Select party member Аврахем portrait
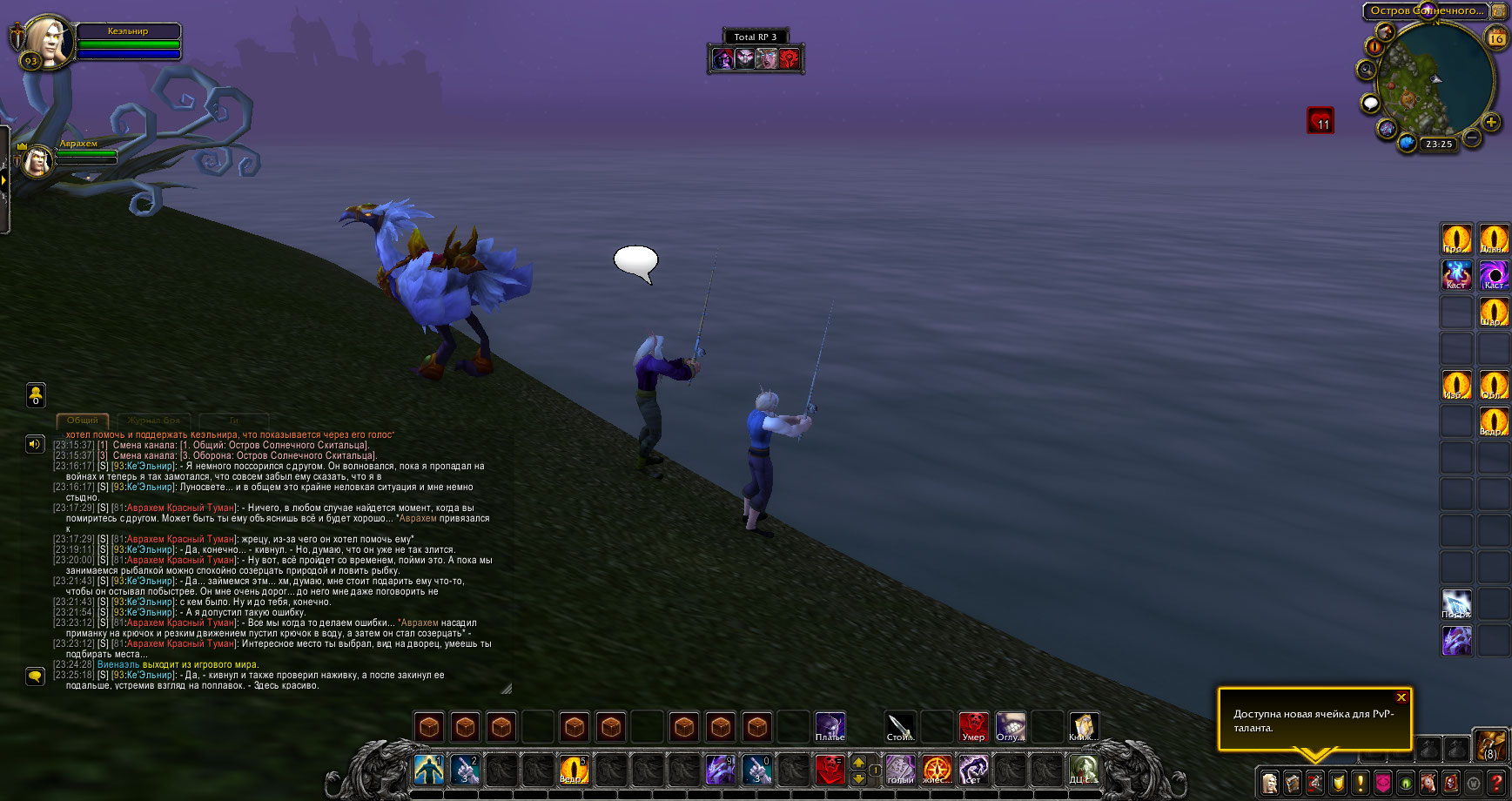The width and height of the screenshot is (1512, 801). click(x=37, y=161)
